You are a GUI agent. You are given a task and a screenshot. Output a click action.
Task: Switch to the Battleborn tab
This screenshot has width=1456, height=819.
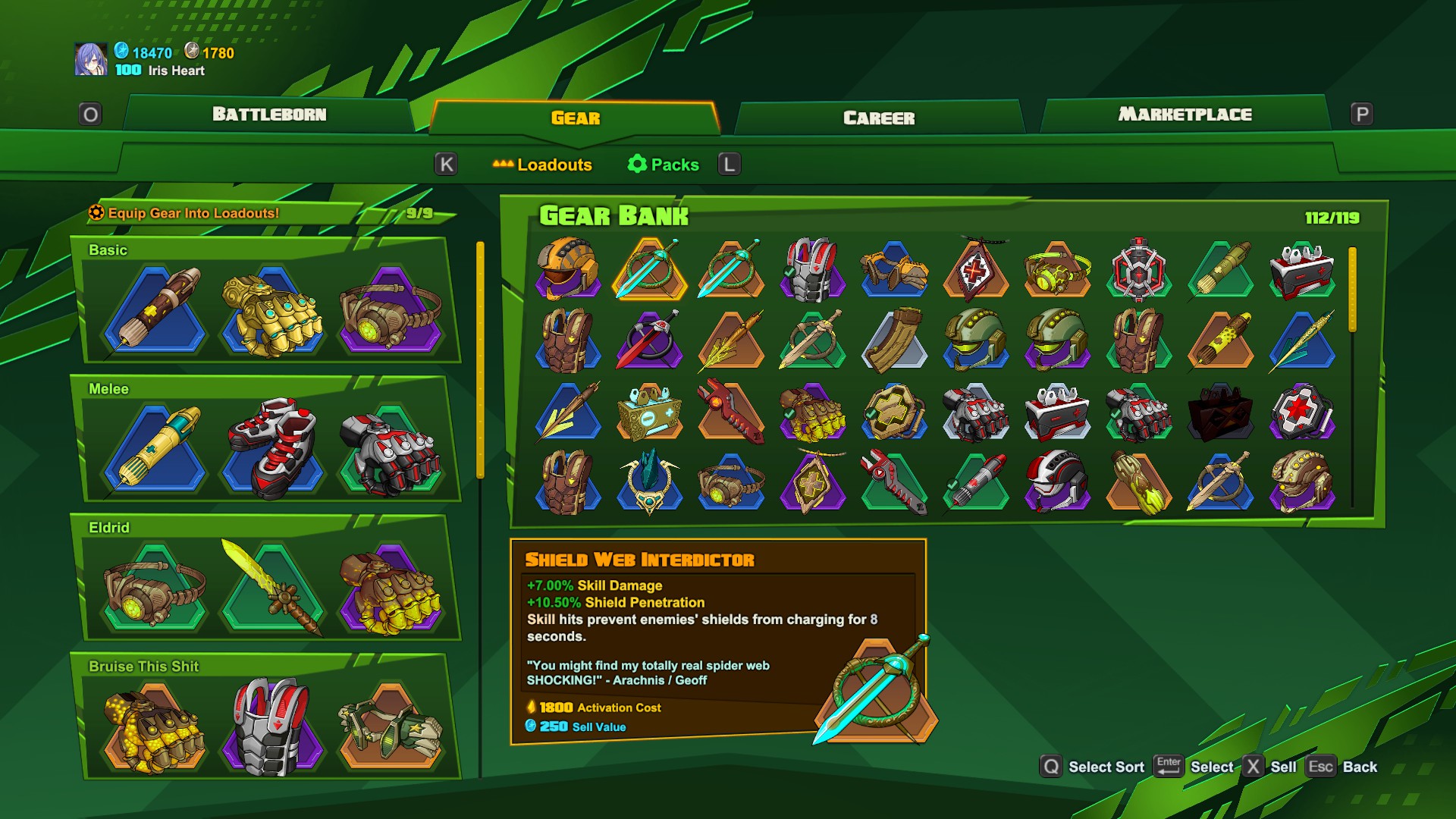(x=269, y=115)
